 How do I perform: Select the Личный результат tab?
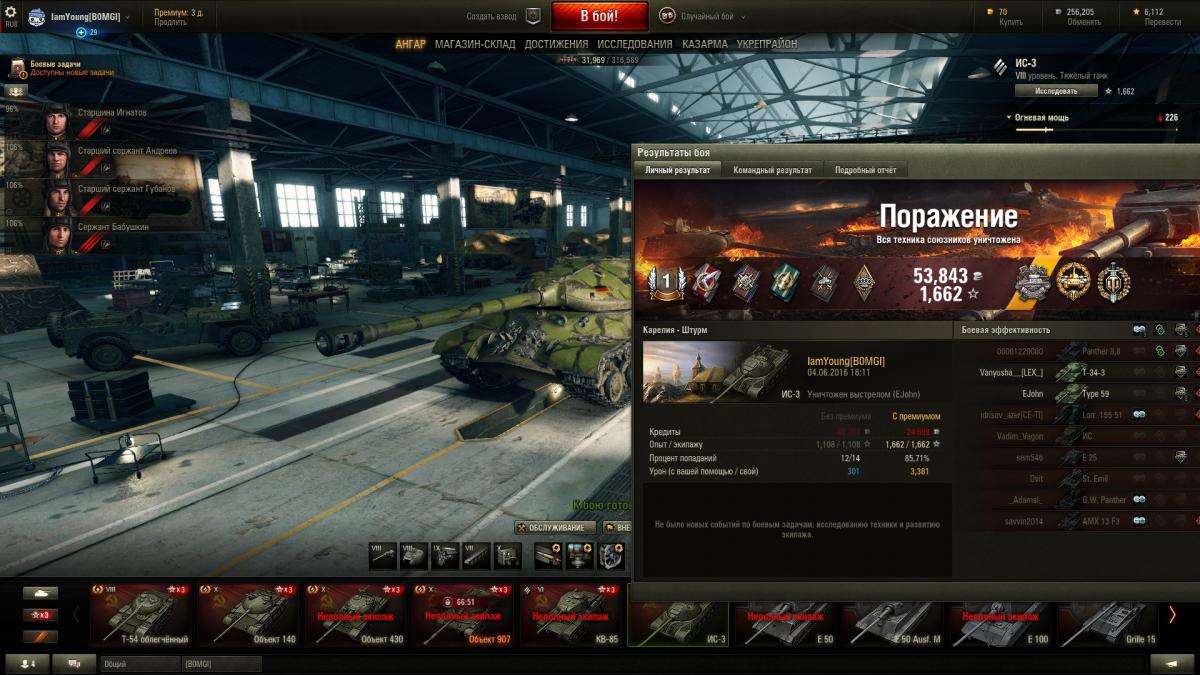[677, 170]
